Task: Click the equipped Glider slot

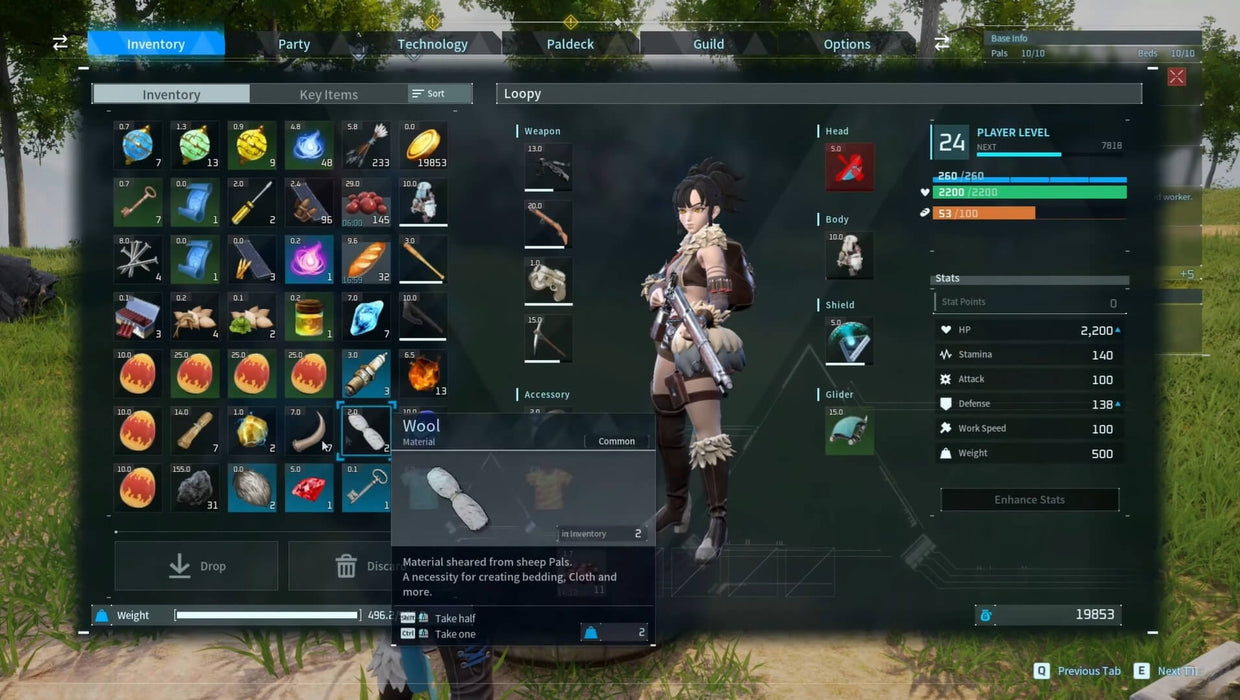Action: pyautogui.click(x=849, y=430)
